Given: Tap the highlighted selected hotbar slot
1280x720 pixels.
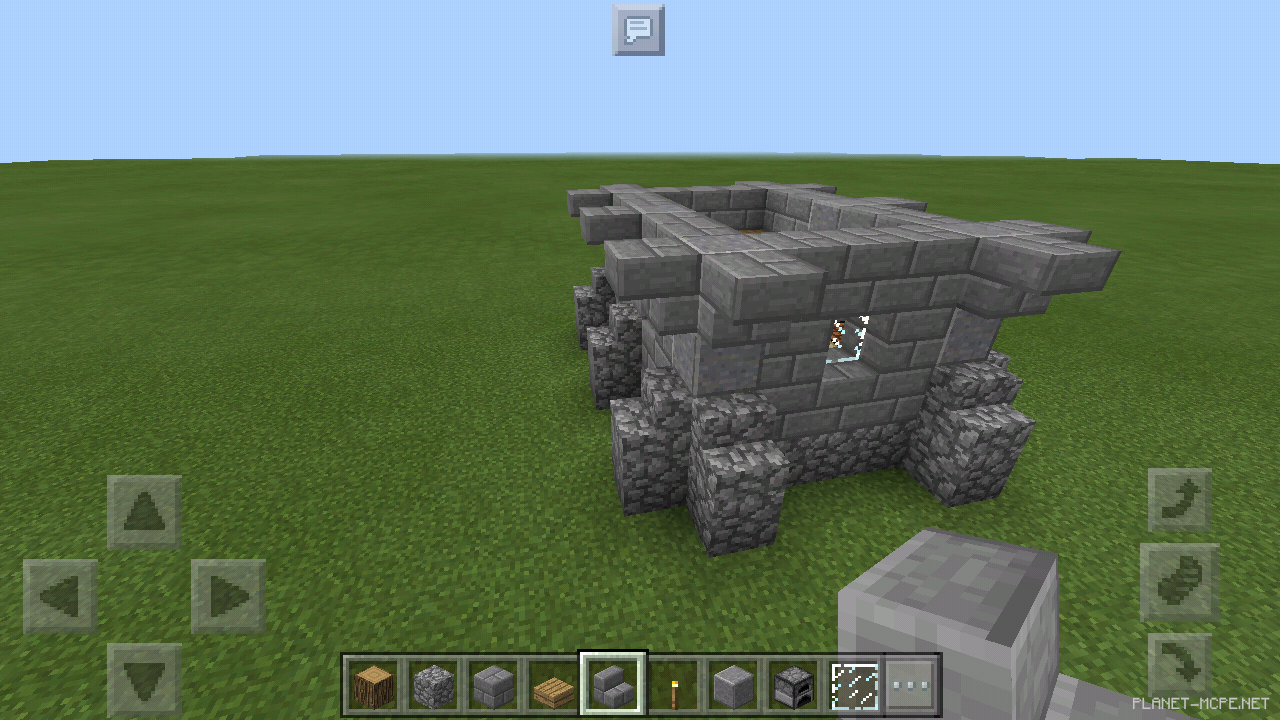Looking at the screenshot, I should coord(612,681).
